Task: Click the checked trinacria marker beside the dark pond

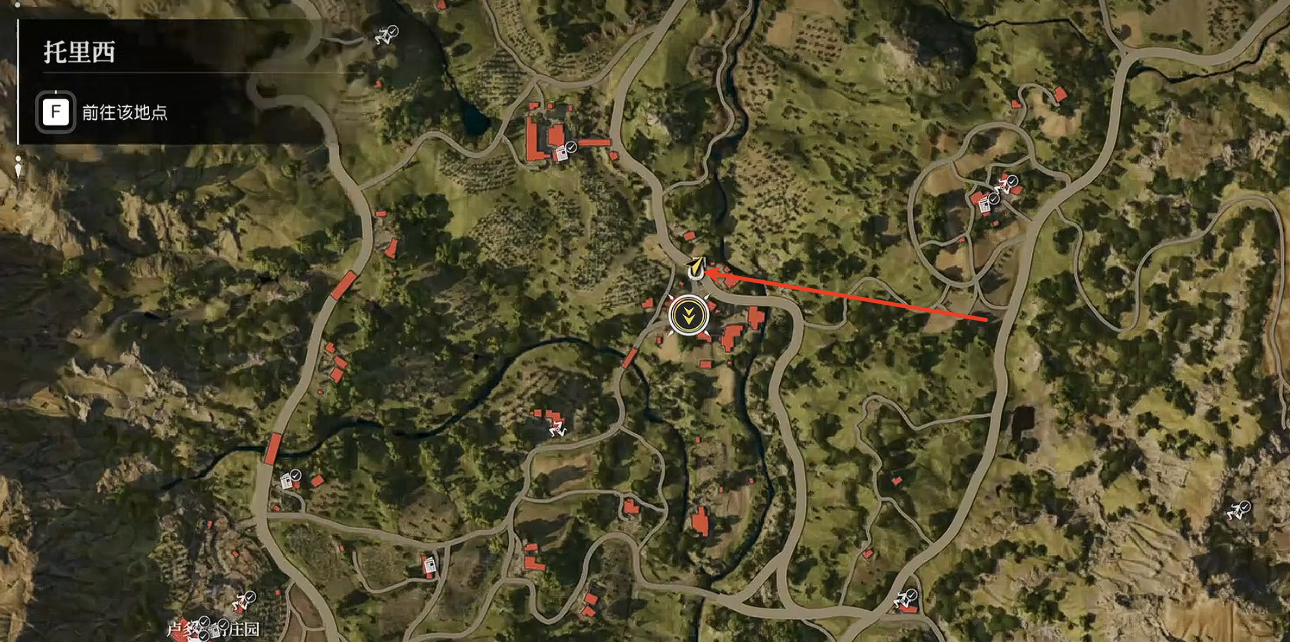Action: tap(384, 36)
